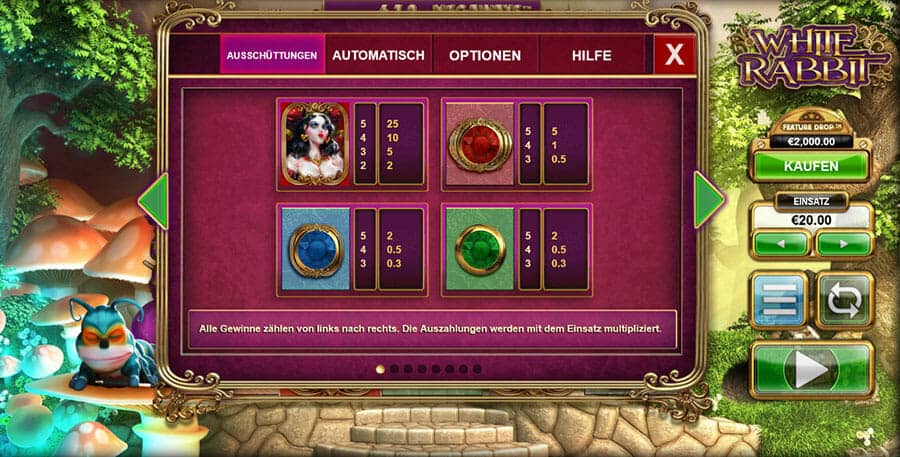
Task: Decrease the Einsatz bet amount
Action: [x=781, y=243]
